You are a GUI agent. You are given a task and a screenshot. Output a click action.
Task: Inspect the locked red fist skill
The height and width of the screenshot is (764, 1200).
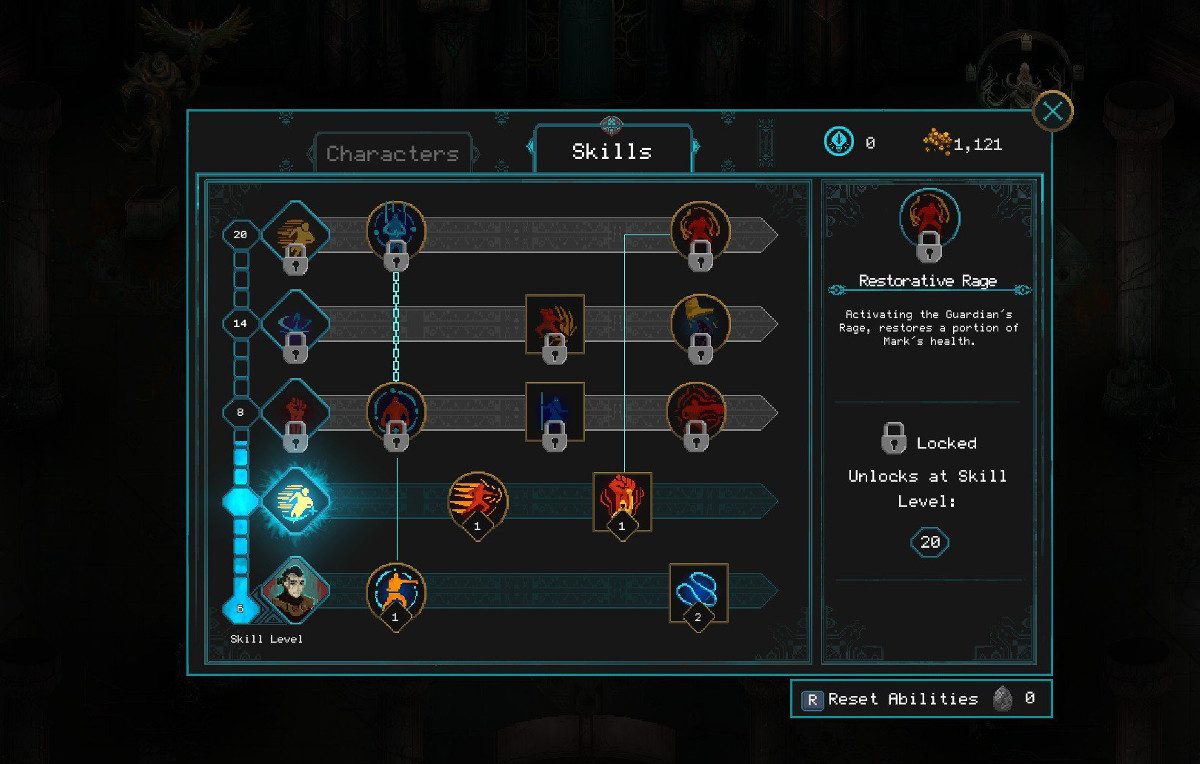[x=295, y=411]
